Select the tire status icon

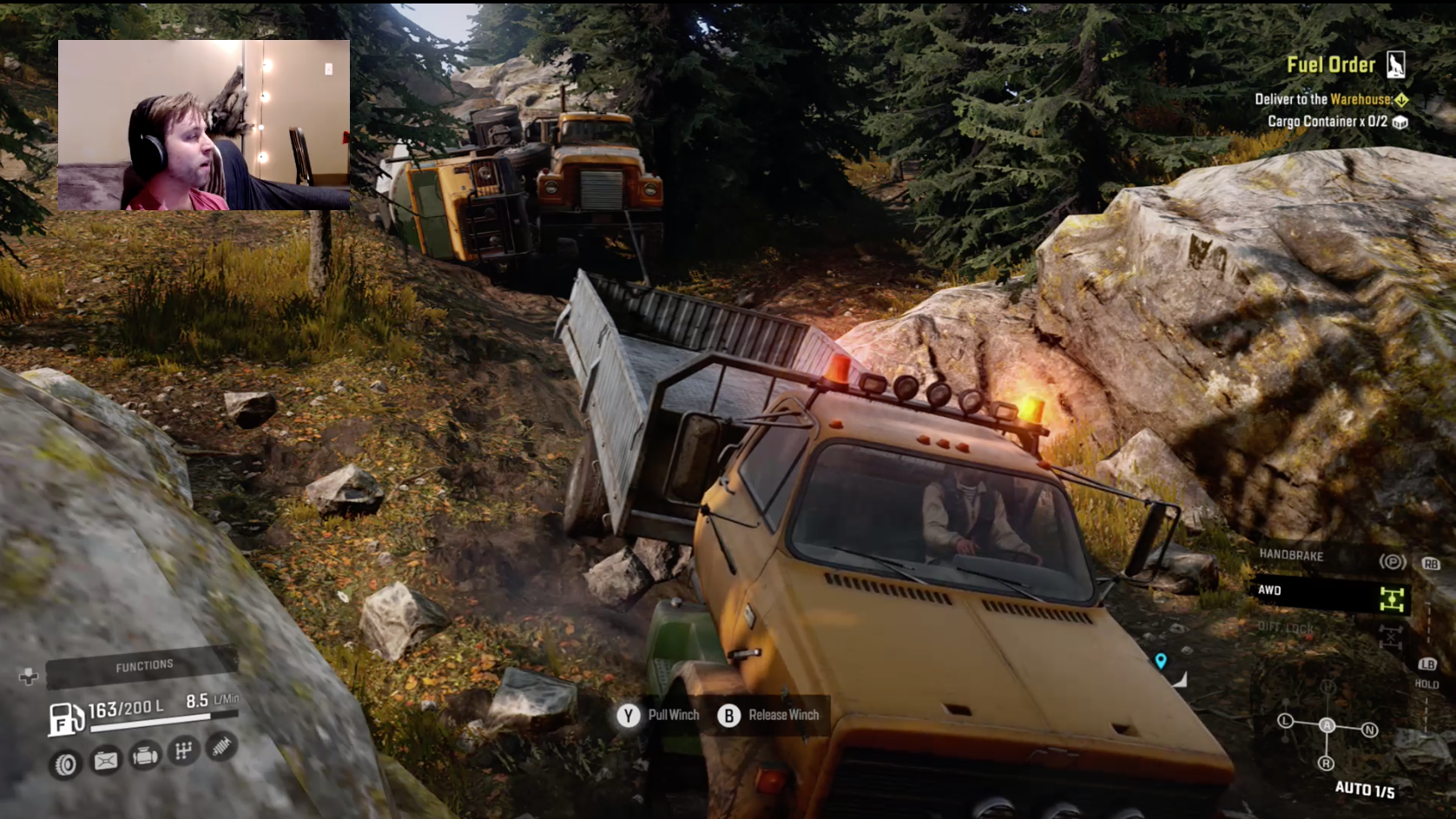coord(65,764)
